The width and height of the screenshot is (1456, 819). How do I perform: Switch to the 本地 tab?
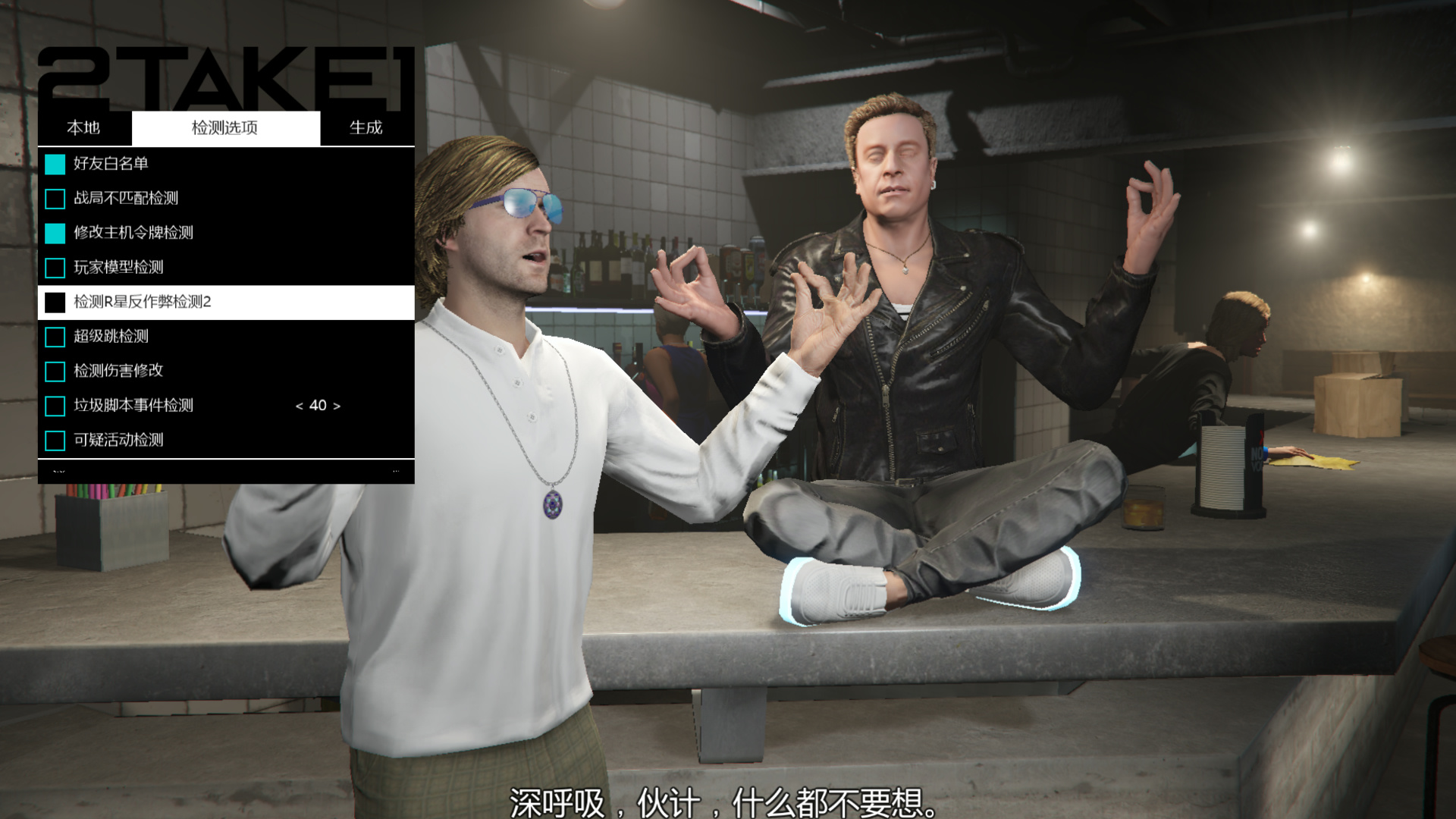pyautogui.click(x=86, y=127)
